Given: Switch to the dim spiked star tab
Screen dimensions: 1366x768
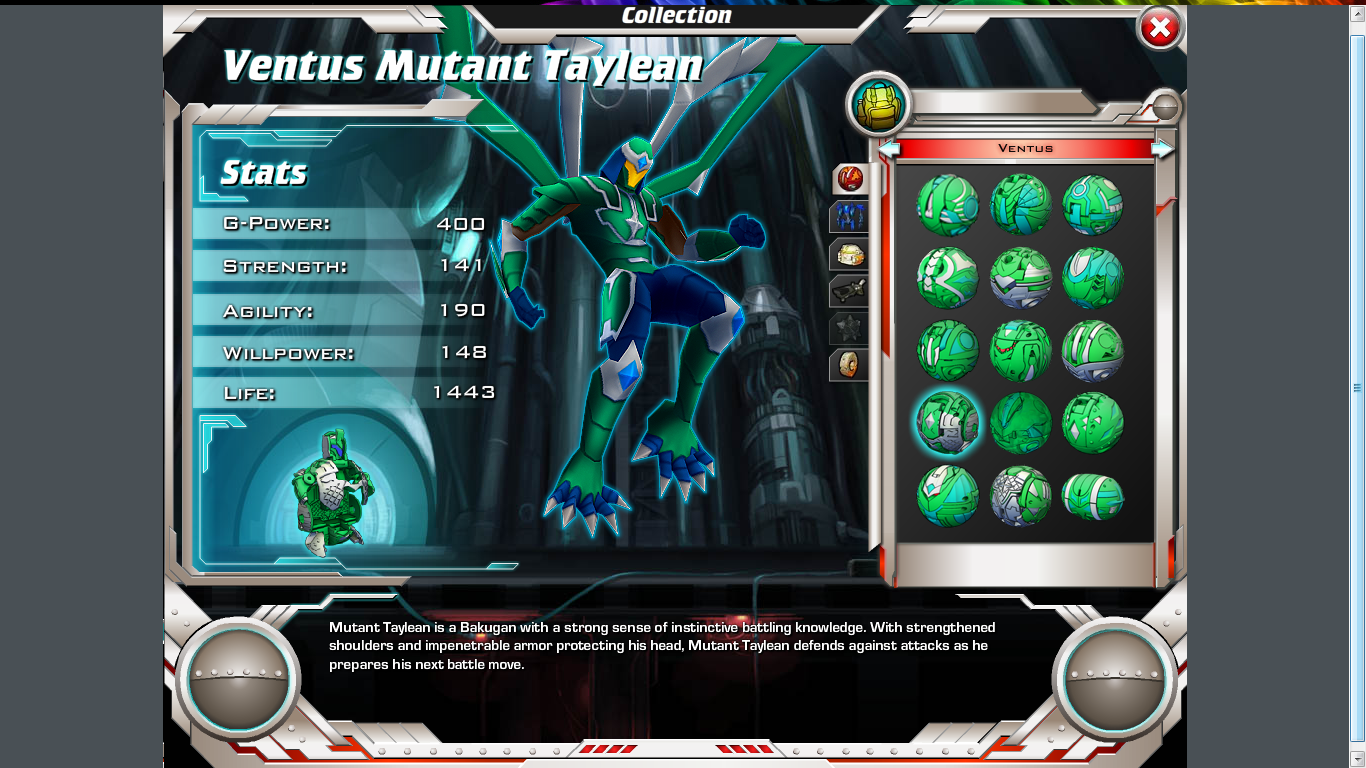Looking at the screenshot, I should (849, 328).
